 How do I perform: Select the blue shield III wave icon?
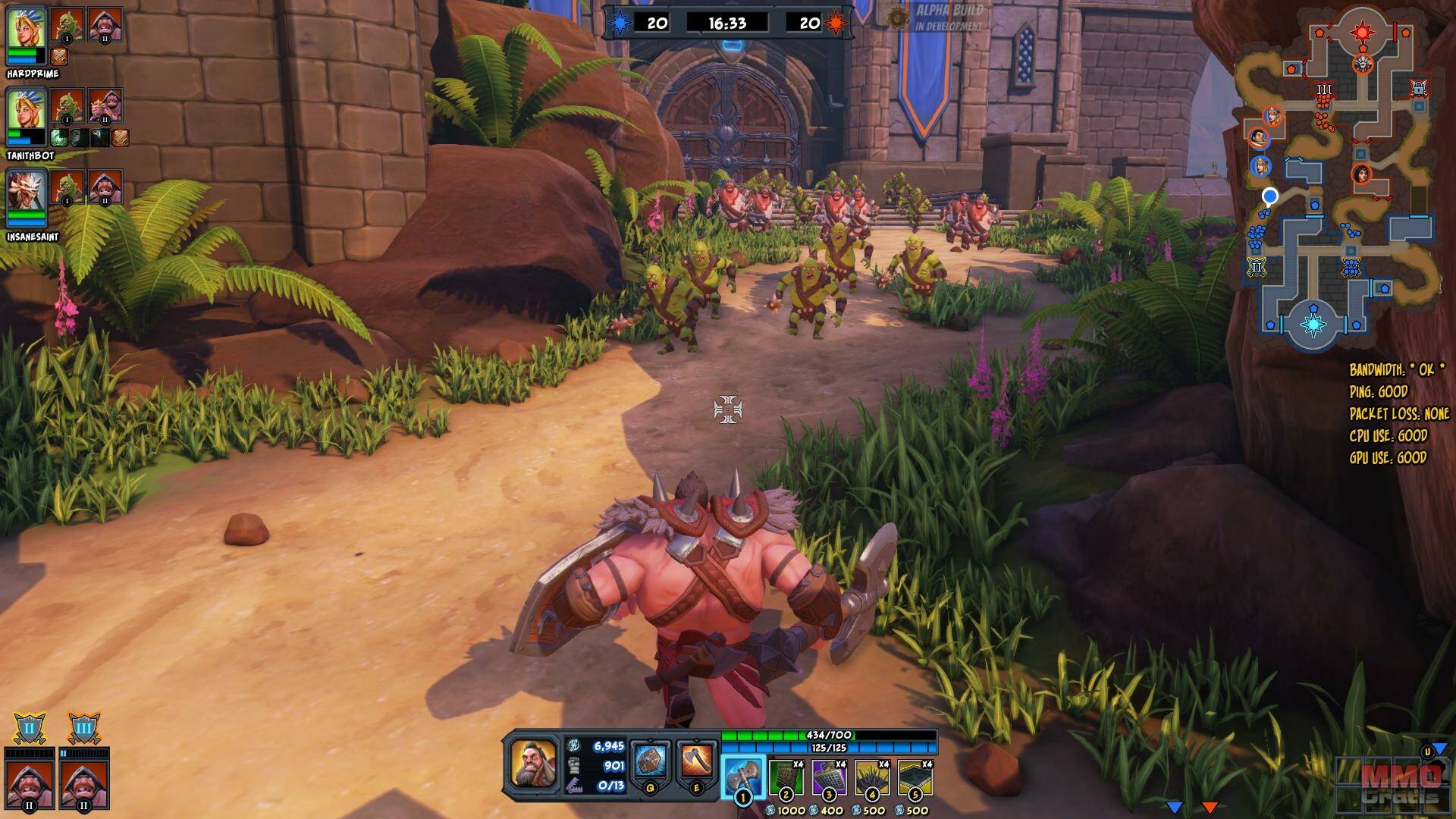click(x=83, y=729)
